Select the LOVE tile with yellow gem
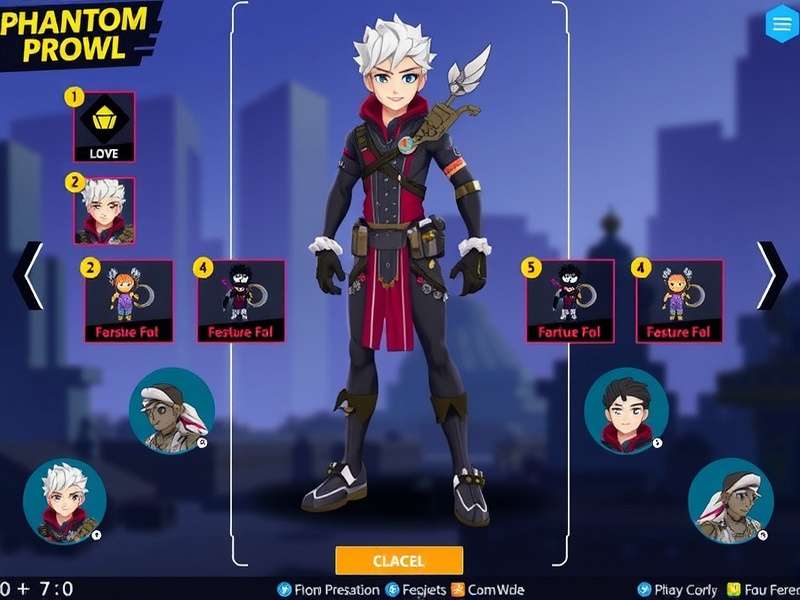The height and width of the screenshot is (600, 800). pos(104,127)
